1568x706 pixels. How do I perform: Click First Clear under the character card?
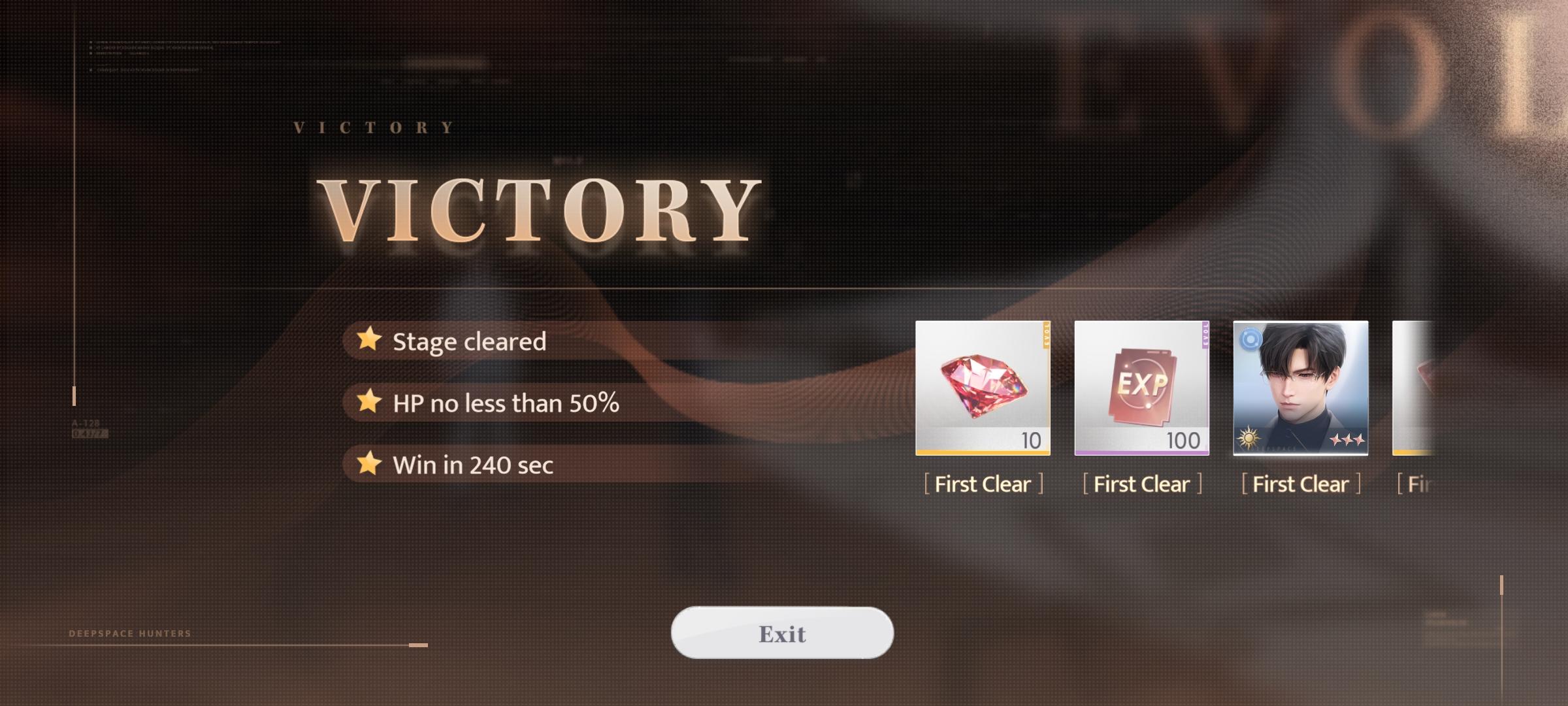tap(1300, 484)
